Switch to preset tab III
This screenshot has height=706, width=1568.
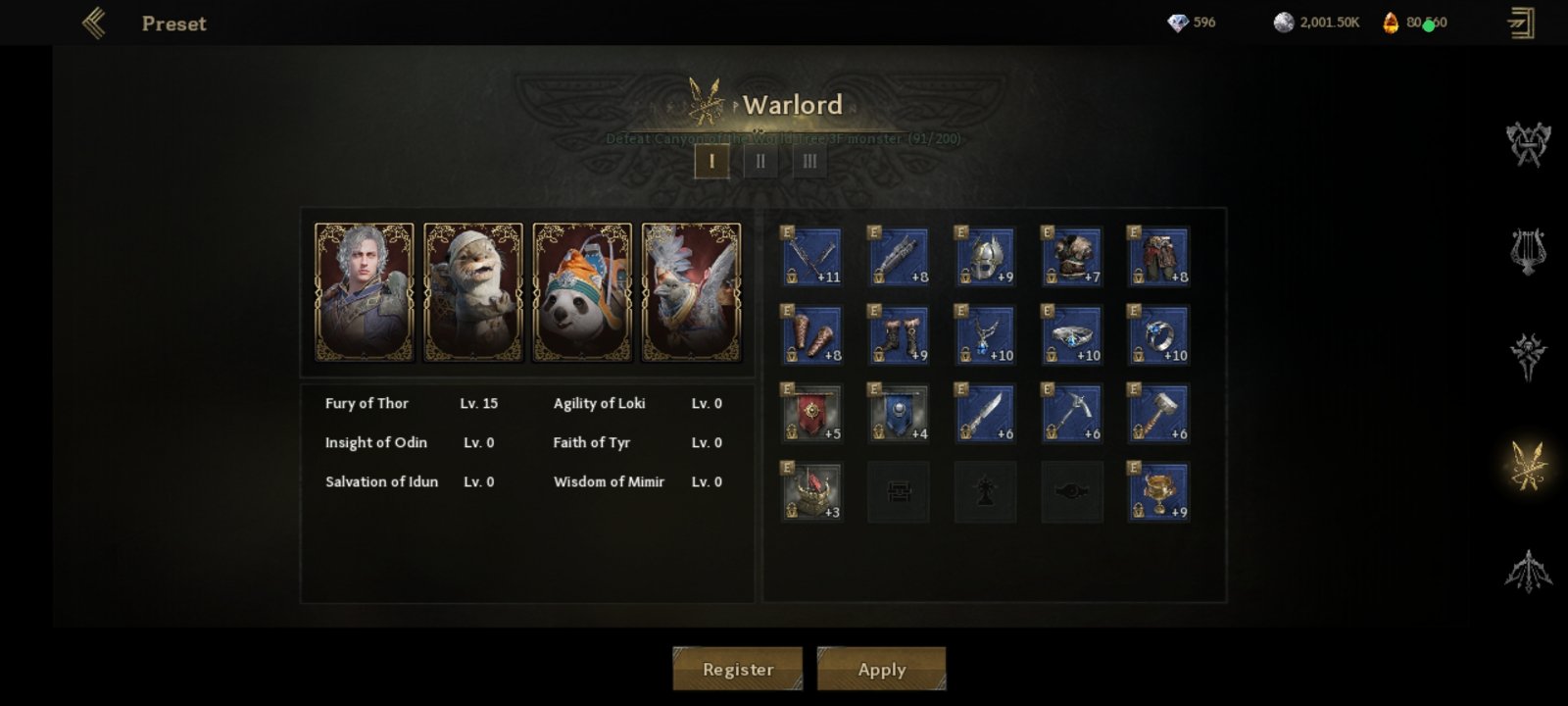pos(809,161)
